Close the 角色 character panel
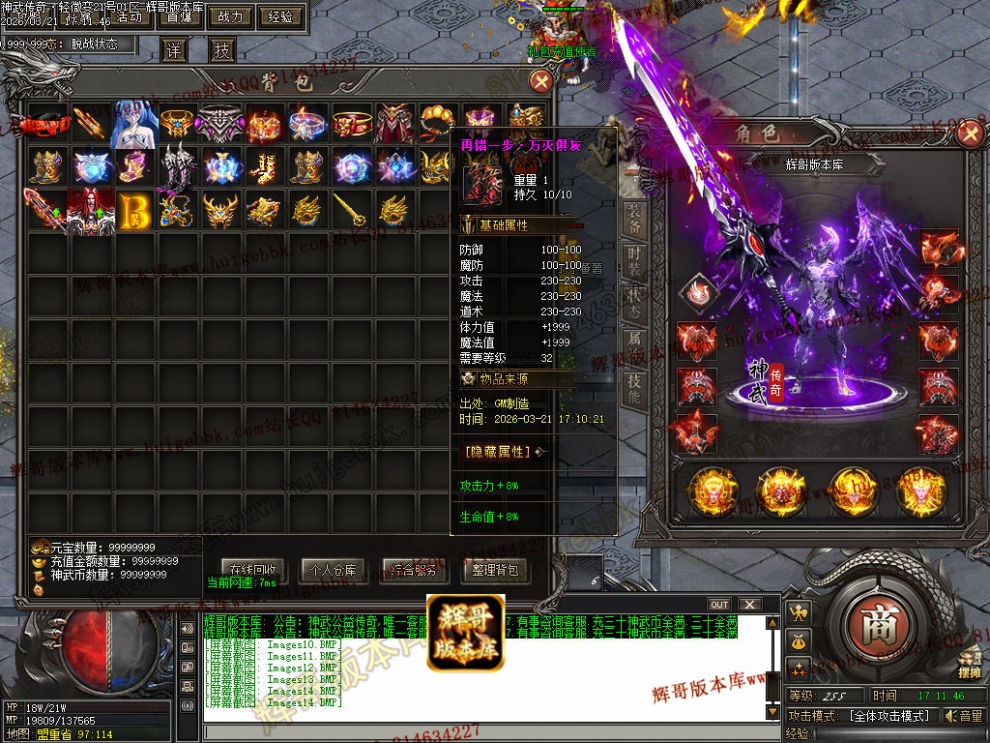The image size is (990, 743). coord(968,132)
